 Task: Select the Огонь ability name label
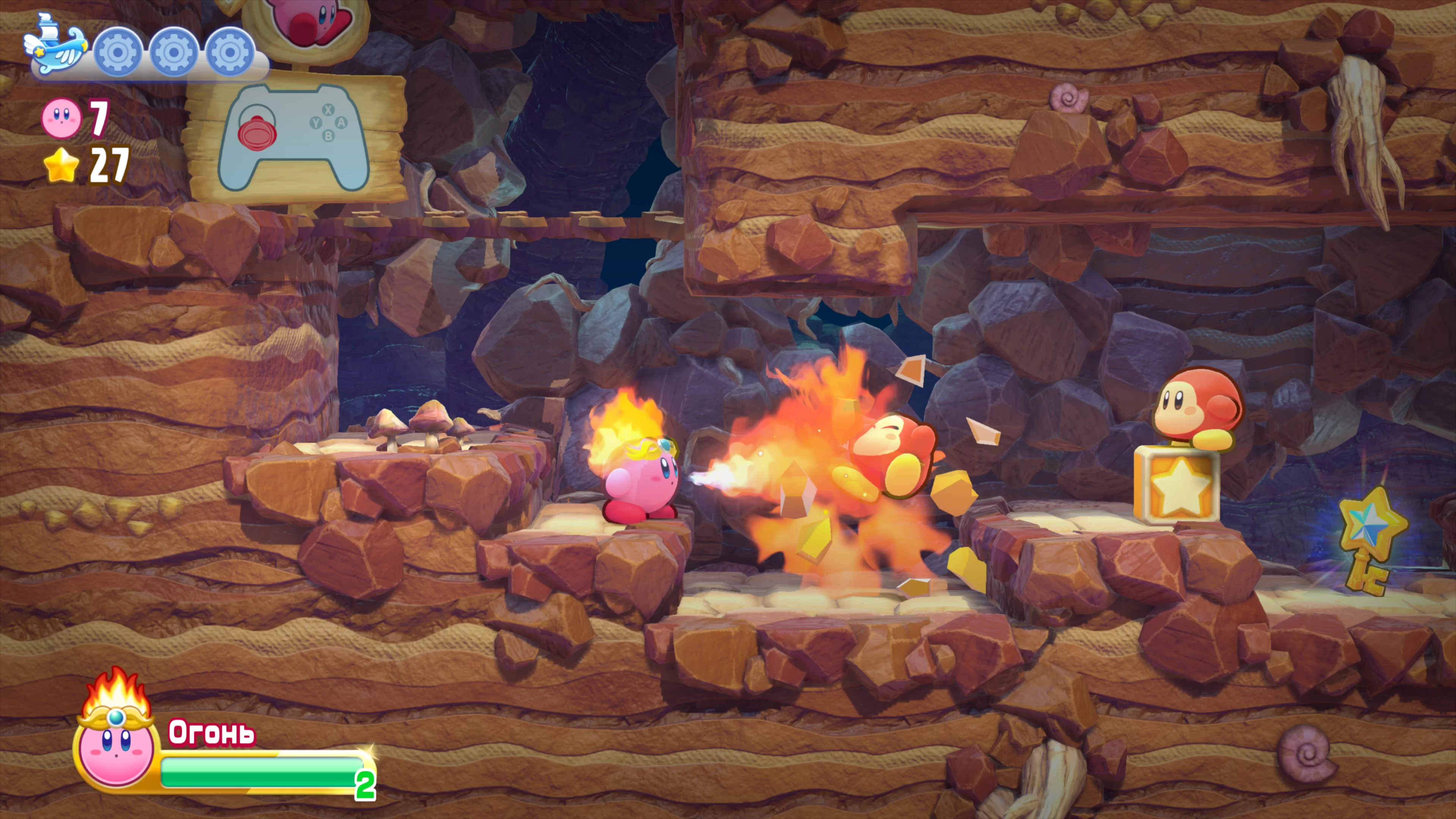click(212, 733)
